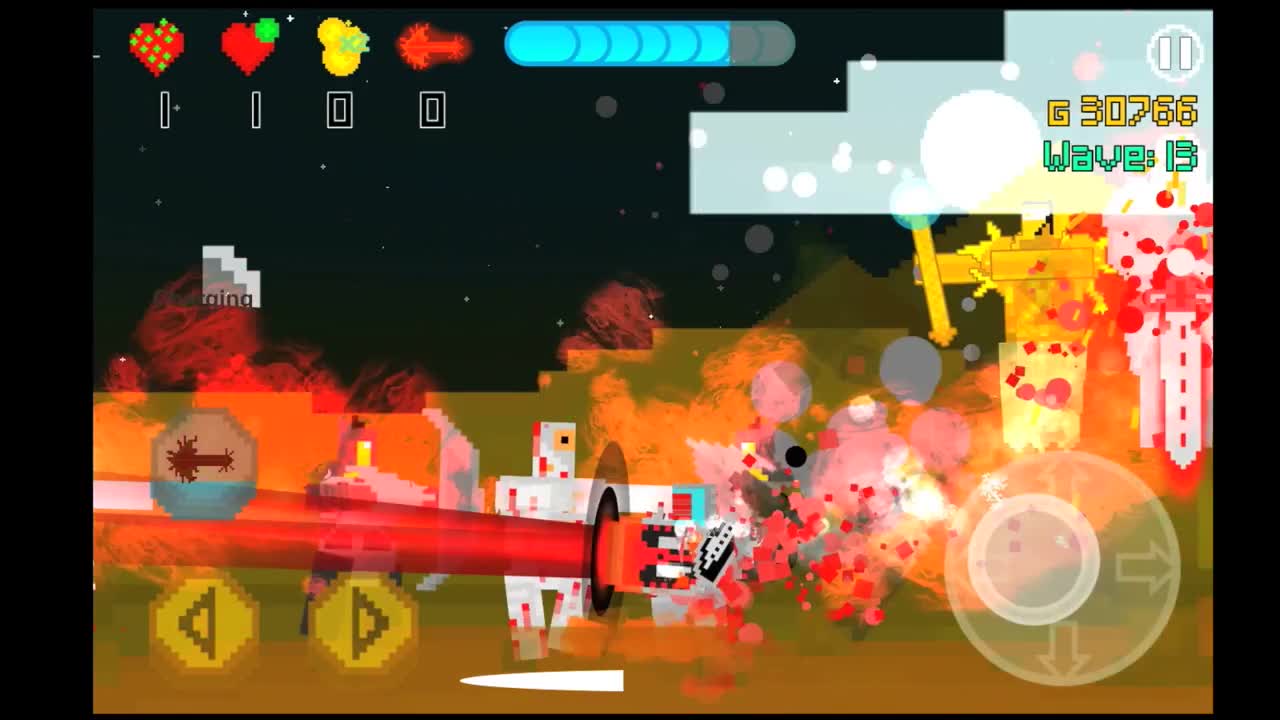Toggle the pause button
Screen dimensions: 1280x720
pos(1176,53)
